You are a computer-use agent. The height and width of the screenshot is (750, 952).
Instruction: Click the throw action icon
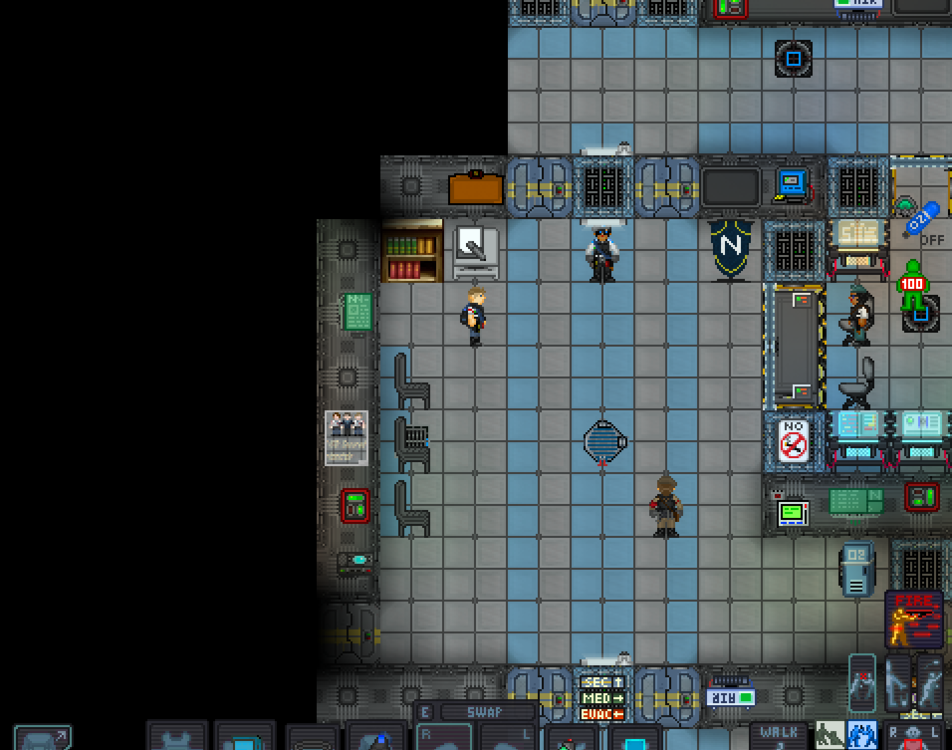click(x=930, y=684)
